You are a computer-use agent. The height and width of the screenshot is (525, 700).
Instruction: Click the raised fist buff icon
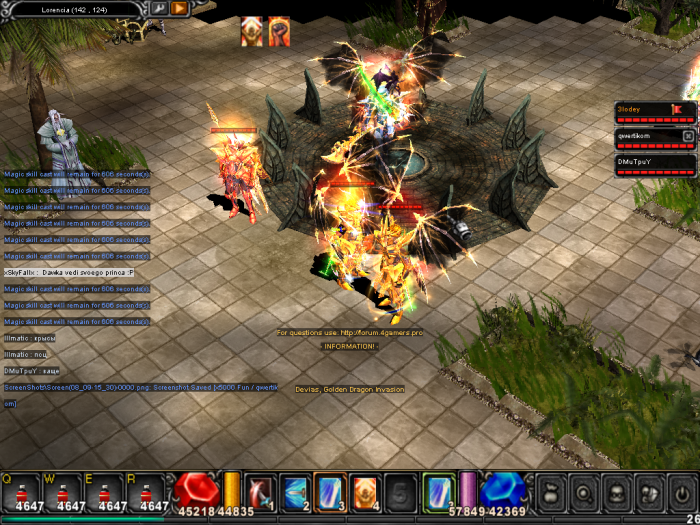[x=279, y=31]
